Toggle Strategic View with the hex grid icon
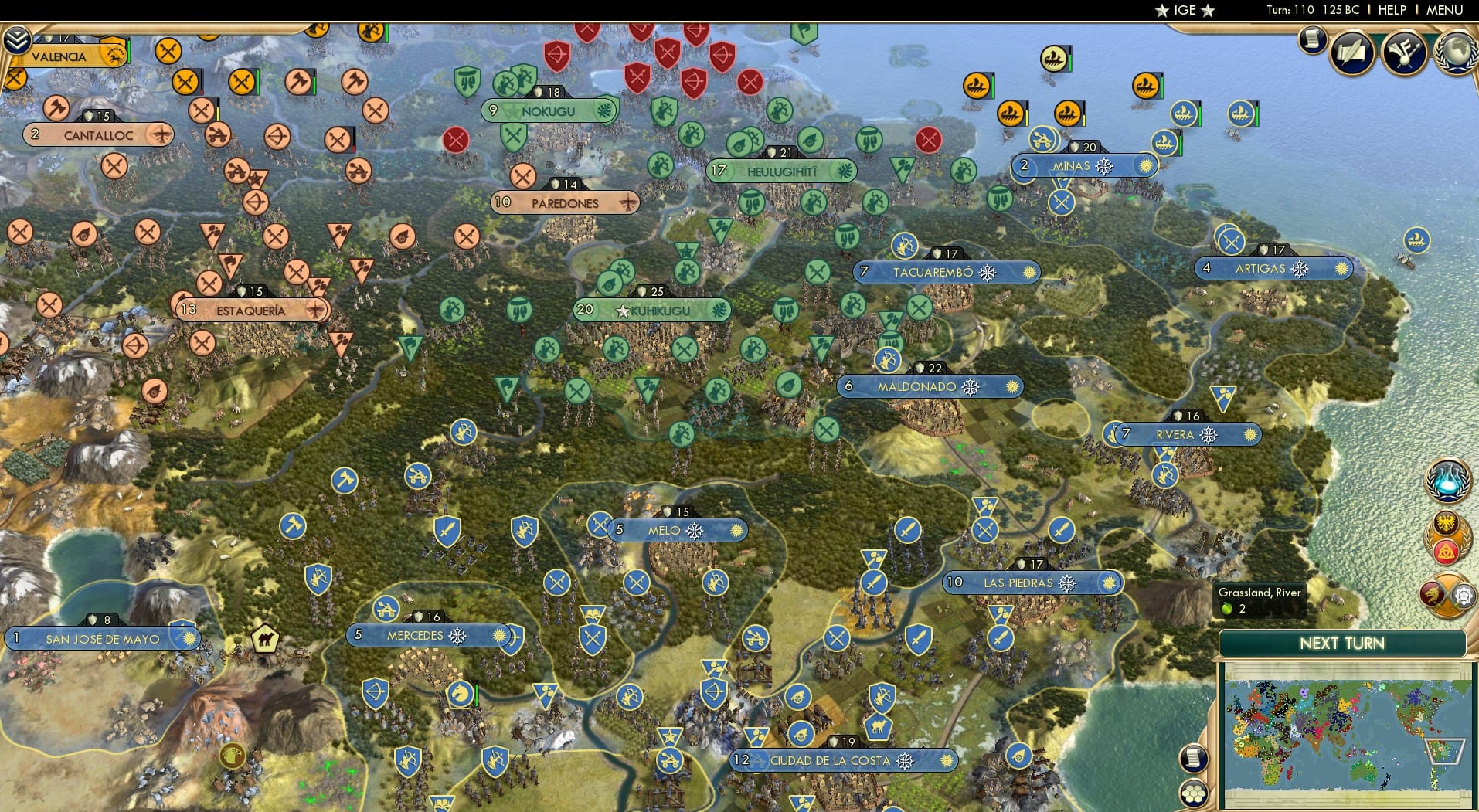The height and width of the screenshot is (812, 1479). point(1194,794)
